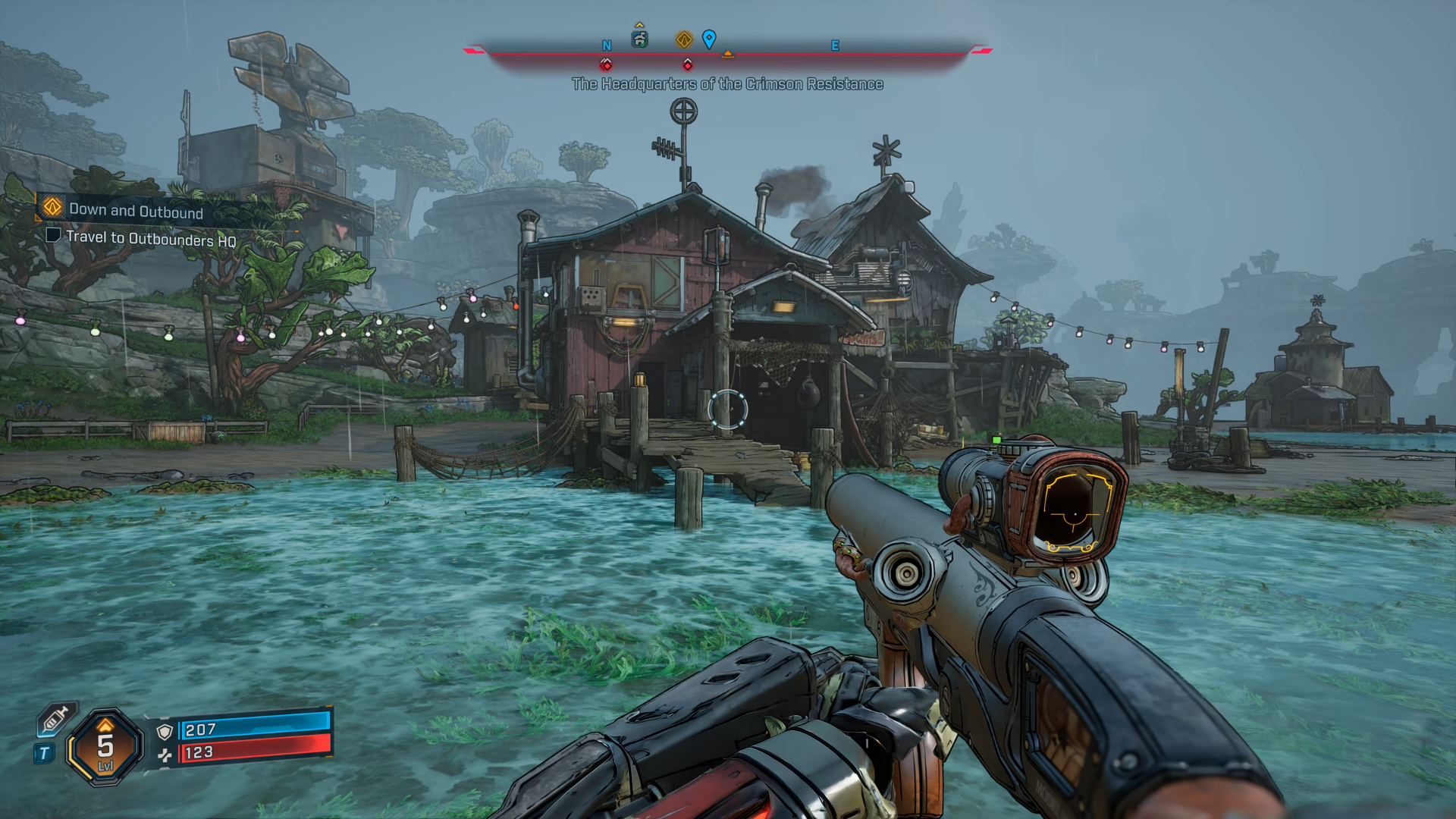Viewport: 1456px width, 819px height.
Task: Click the red enemy diamond below the N marker
Action: pos(605,64)
